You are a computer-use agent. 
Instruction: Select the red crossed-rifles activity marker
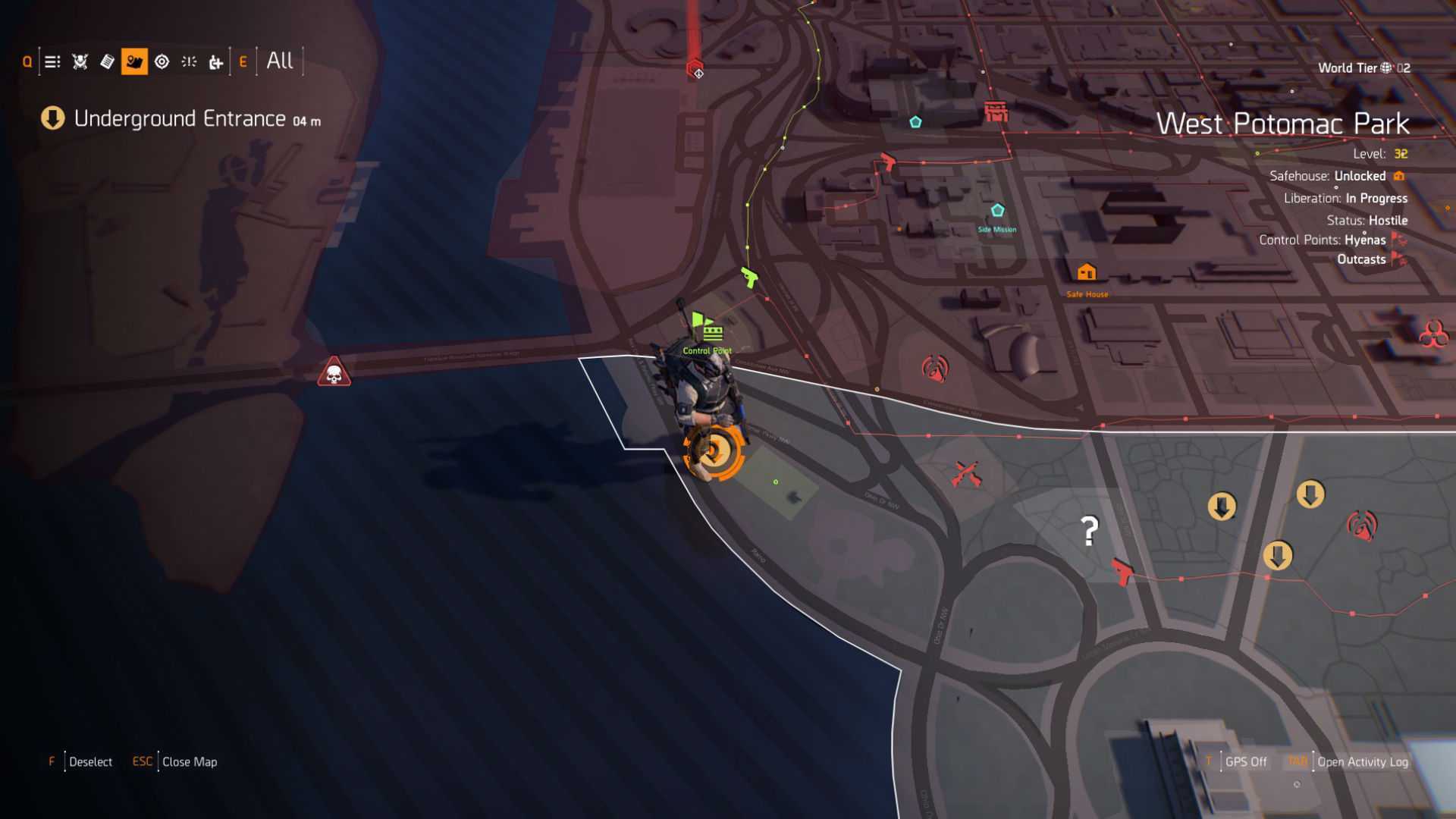[966, 475]
